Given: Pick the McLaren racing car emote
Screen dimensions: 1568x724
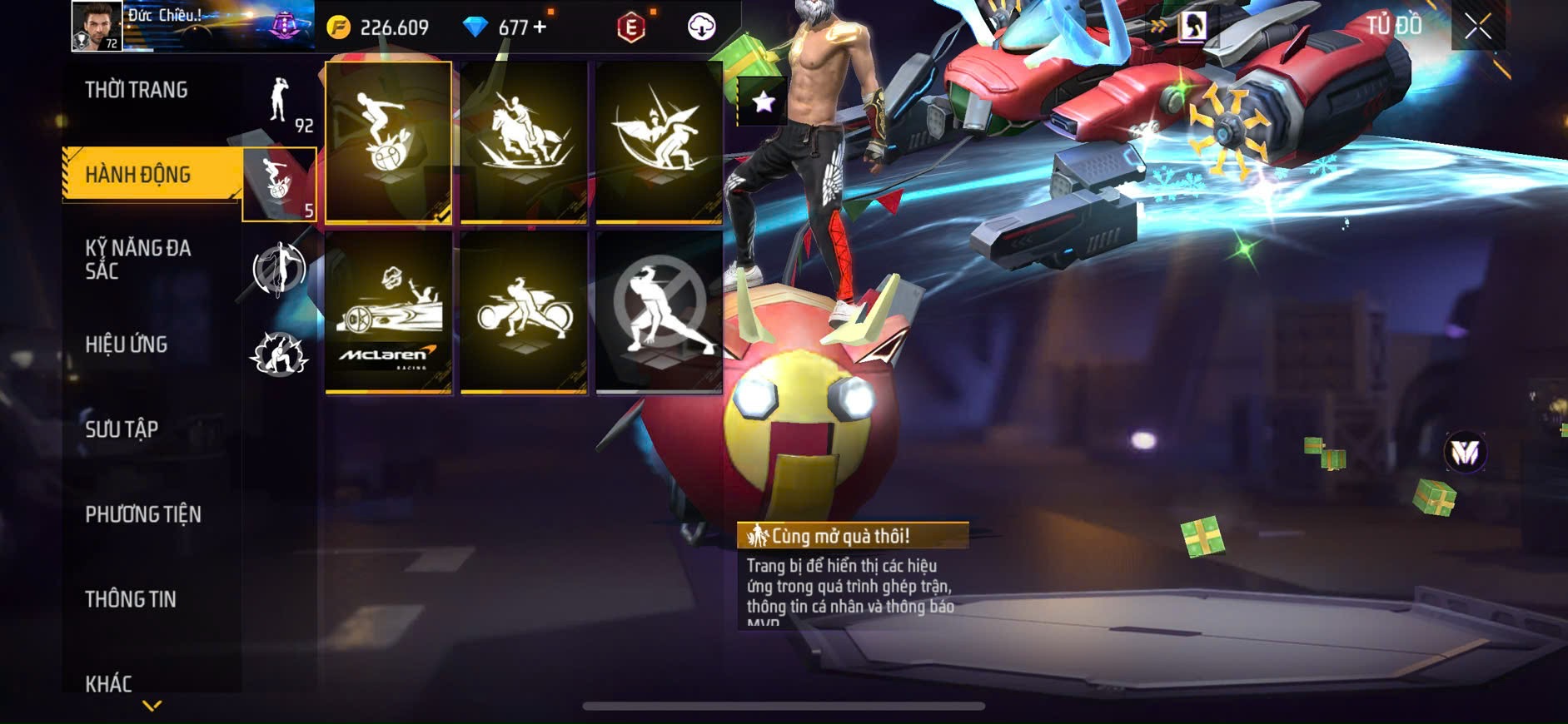Looking at the screenshot, I should tap(389, 312).
